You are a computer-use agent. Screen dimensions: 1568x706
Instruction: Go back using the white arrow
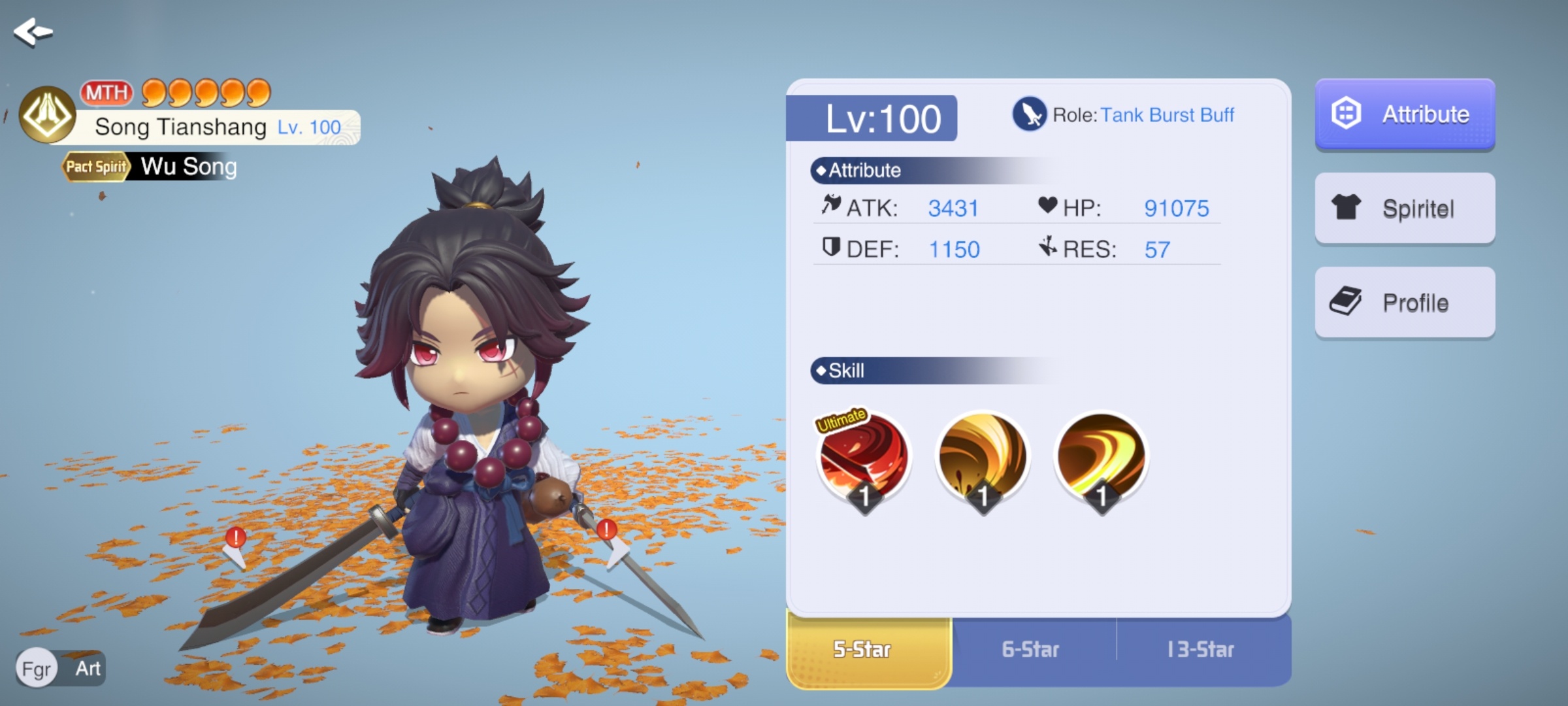pos(33,32)
